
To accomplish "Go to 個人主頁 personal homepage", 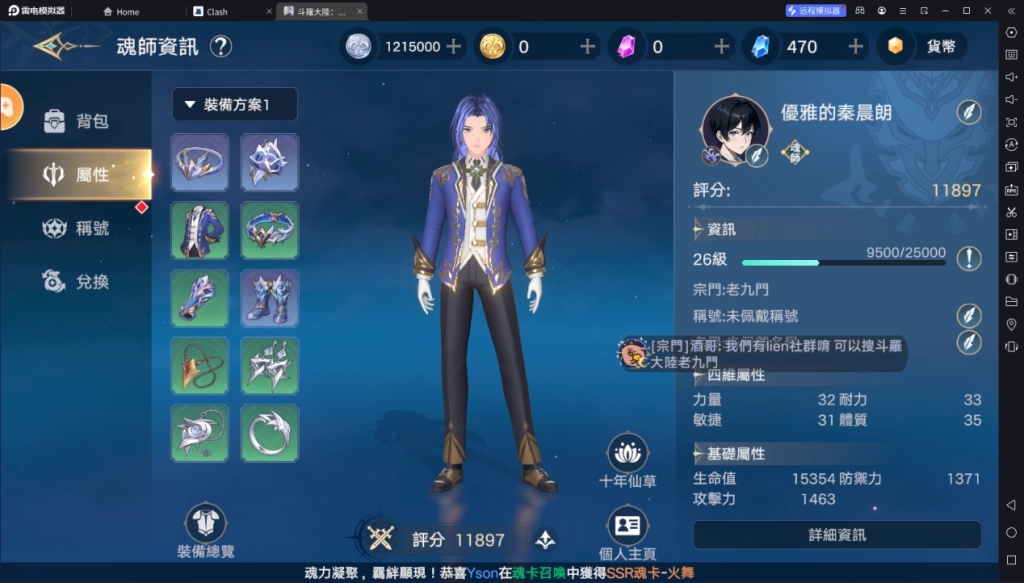I will (627, 532).
